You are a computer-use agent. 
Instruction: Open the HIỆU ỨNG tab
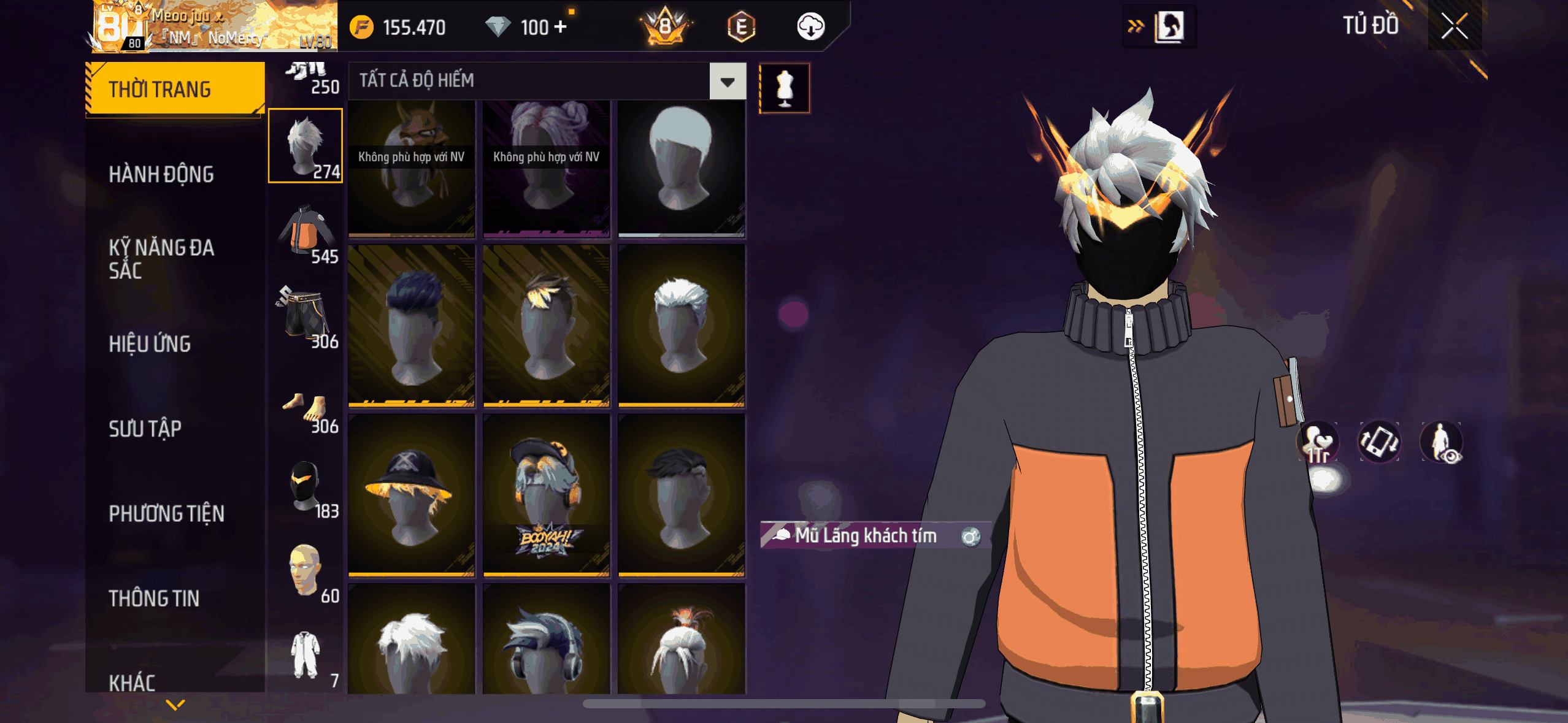tap(150, 344)
